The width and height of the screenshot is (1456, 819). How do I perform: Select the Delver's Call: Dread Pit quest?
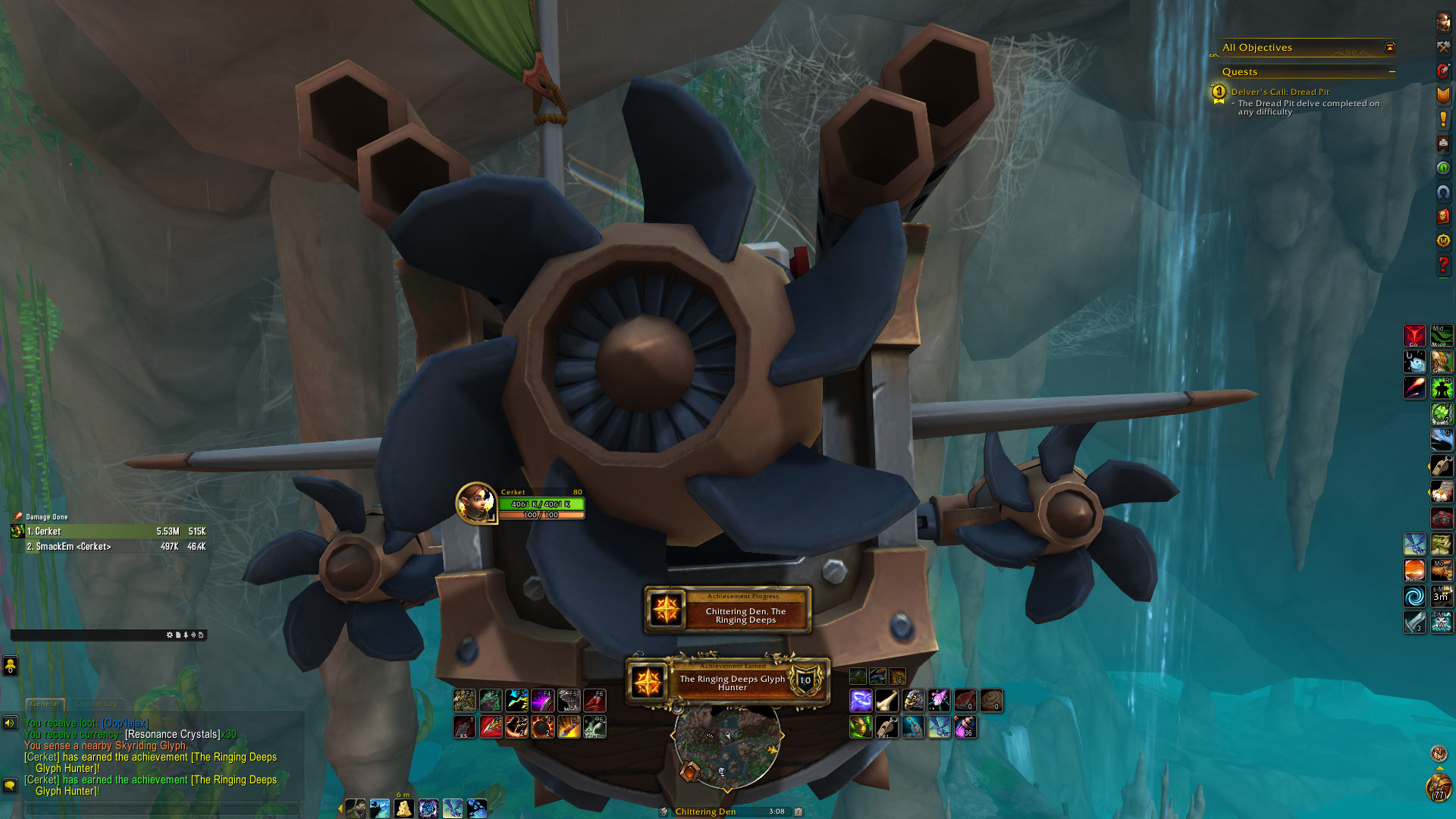coord(1279,92)
